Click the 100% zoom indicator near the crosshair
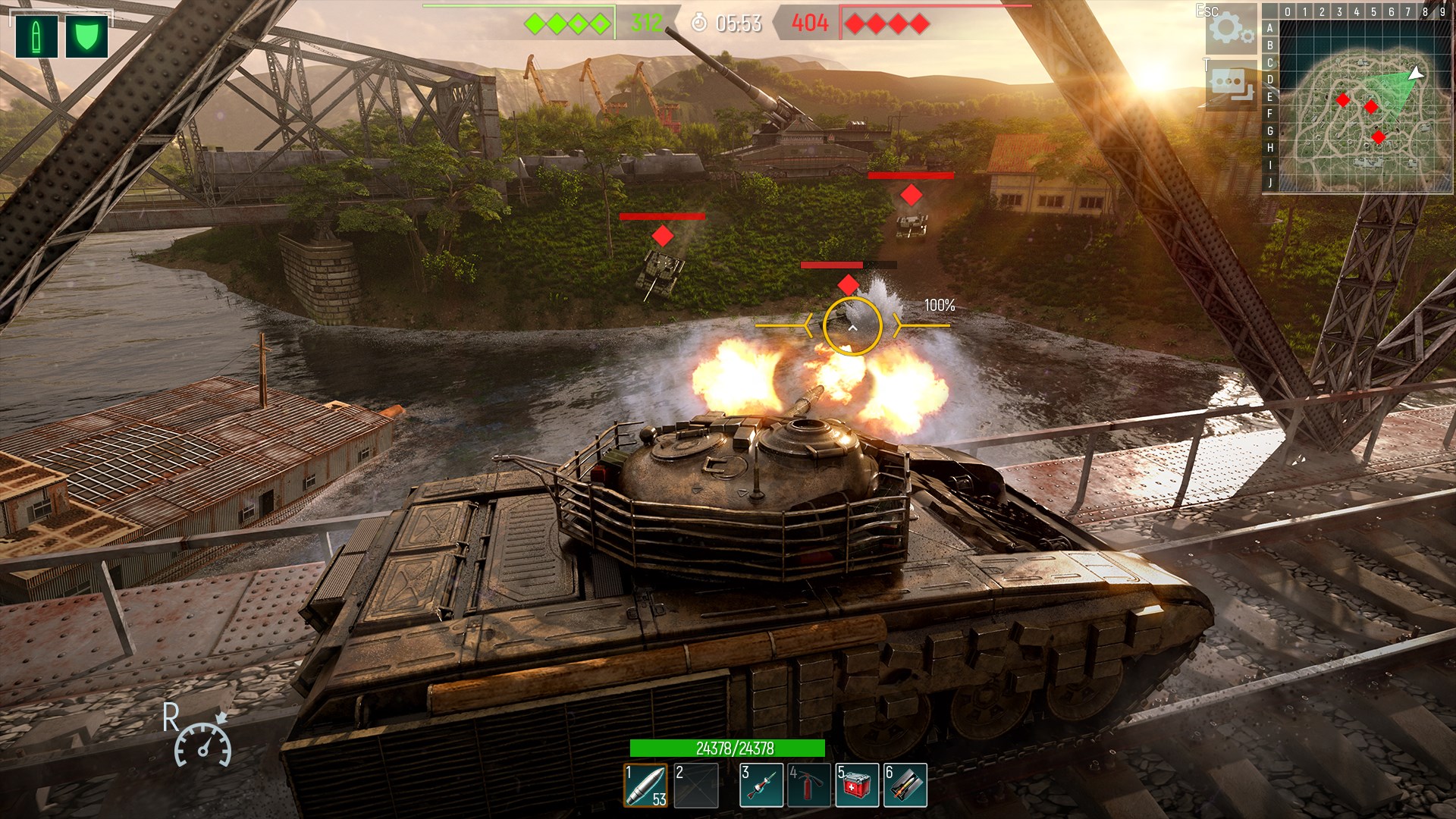 [940, 306]
